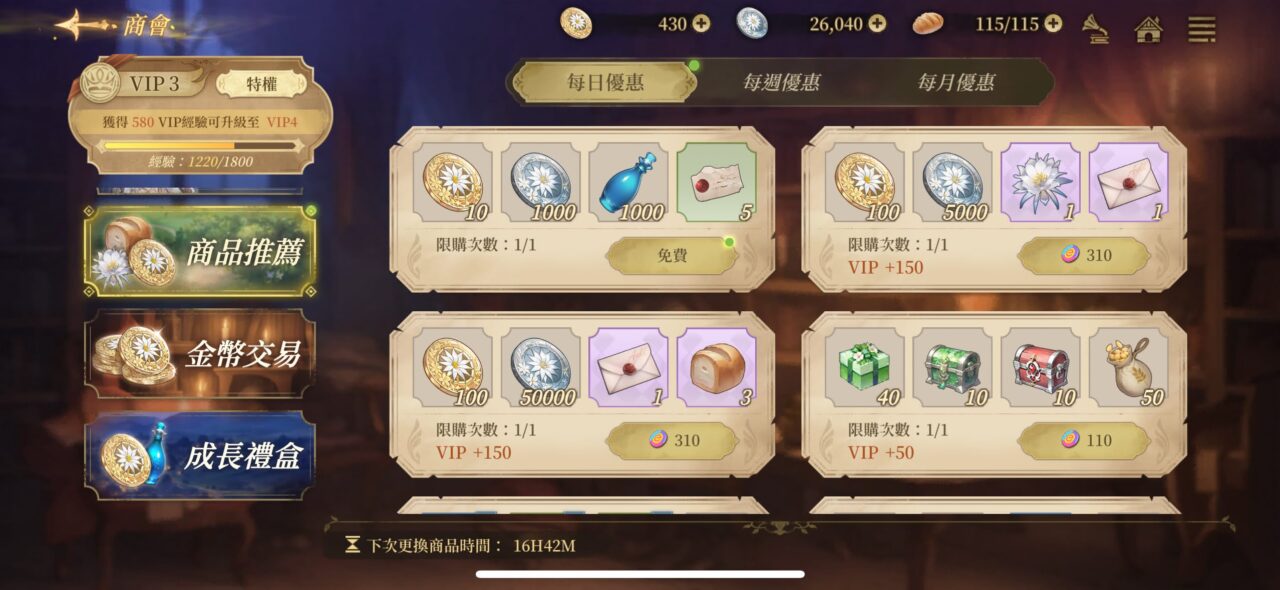Purchase the treasure chest pack for 110
Image resolution: width=1280 pixels, height=590 pixels.
[x=1084, y=441]
